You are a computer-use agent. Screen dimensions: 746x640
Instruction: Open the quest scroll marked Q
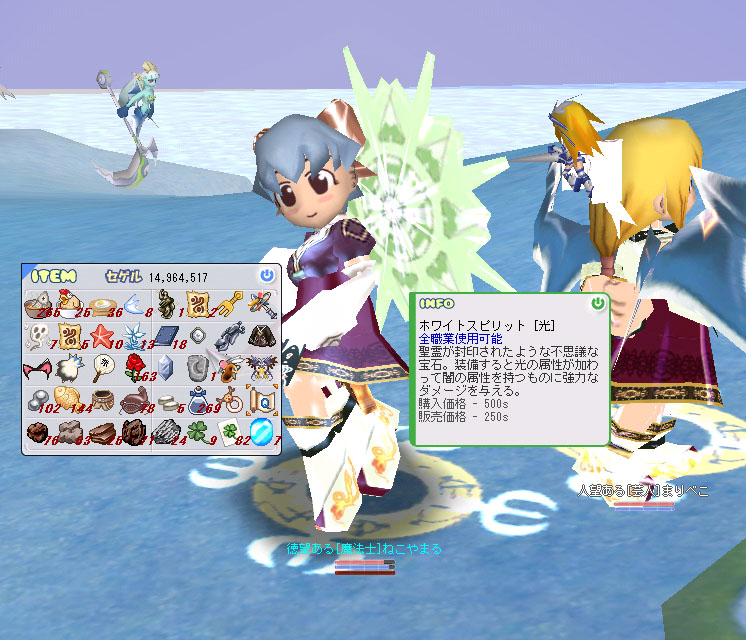tap(261, 400)
